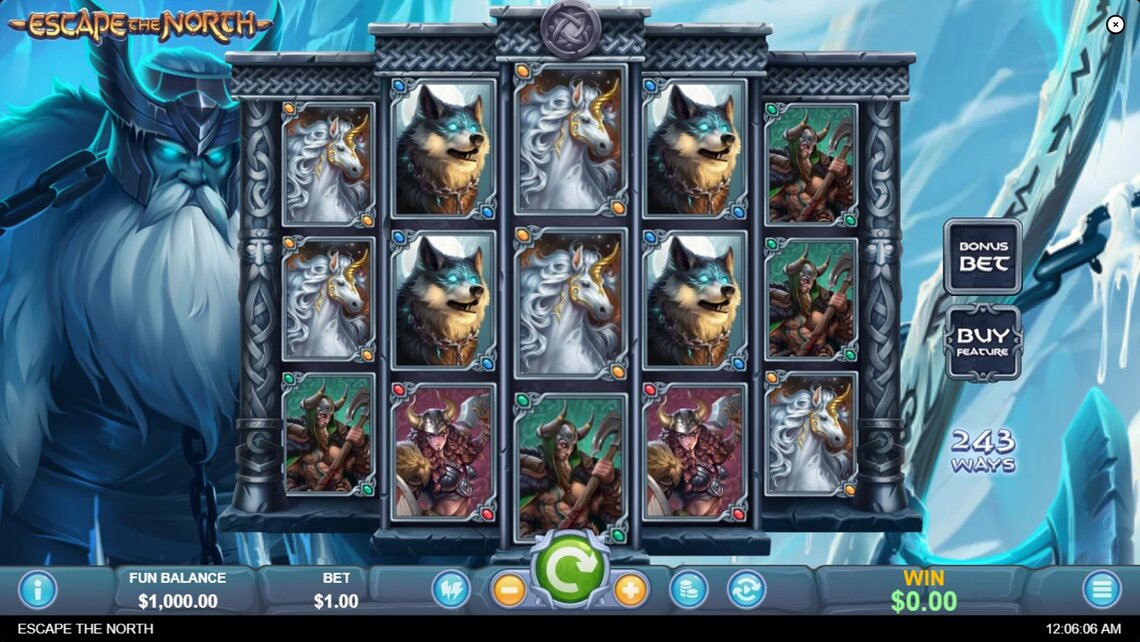Spin the reels with the green button
The height and width of the screenshot is (642, 1140).
(568, 568)
